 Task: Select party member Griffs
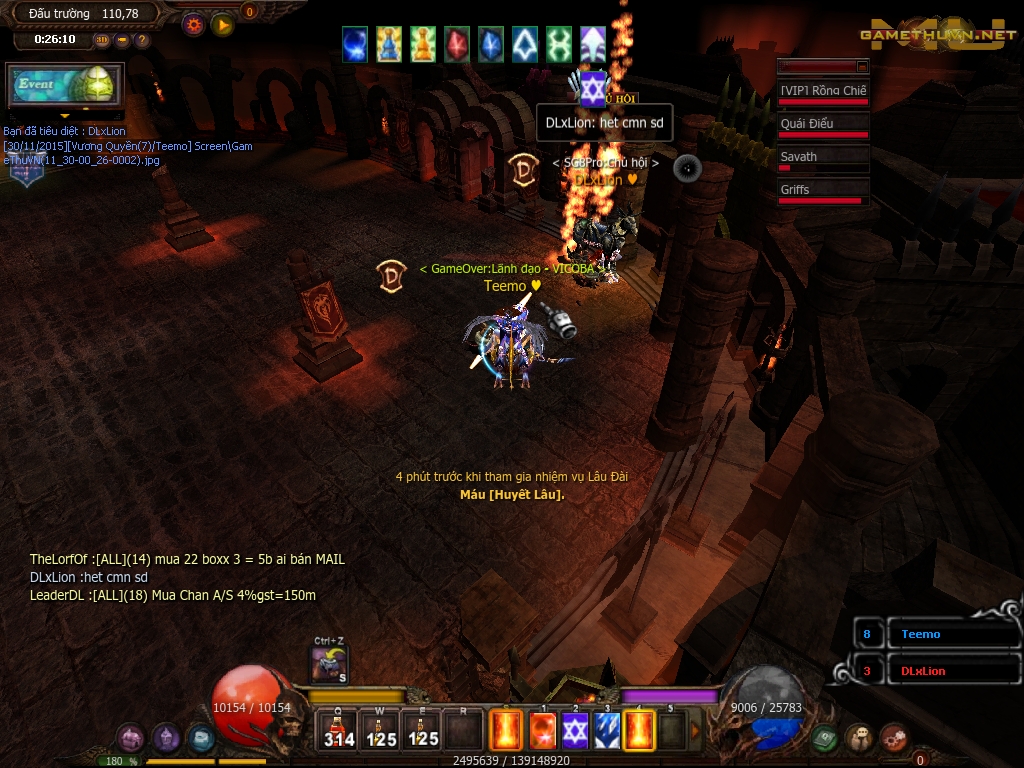click(x=823, y=190)
